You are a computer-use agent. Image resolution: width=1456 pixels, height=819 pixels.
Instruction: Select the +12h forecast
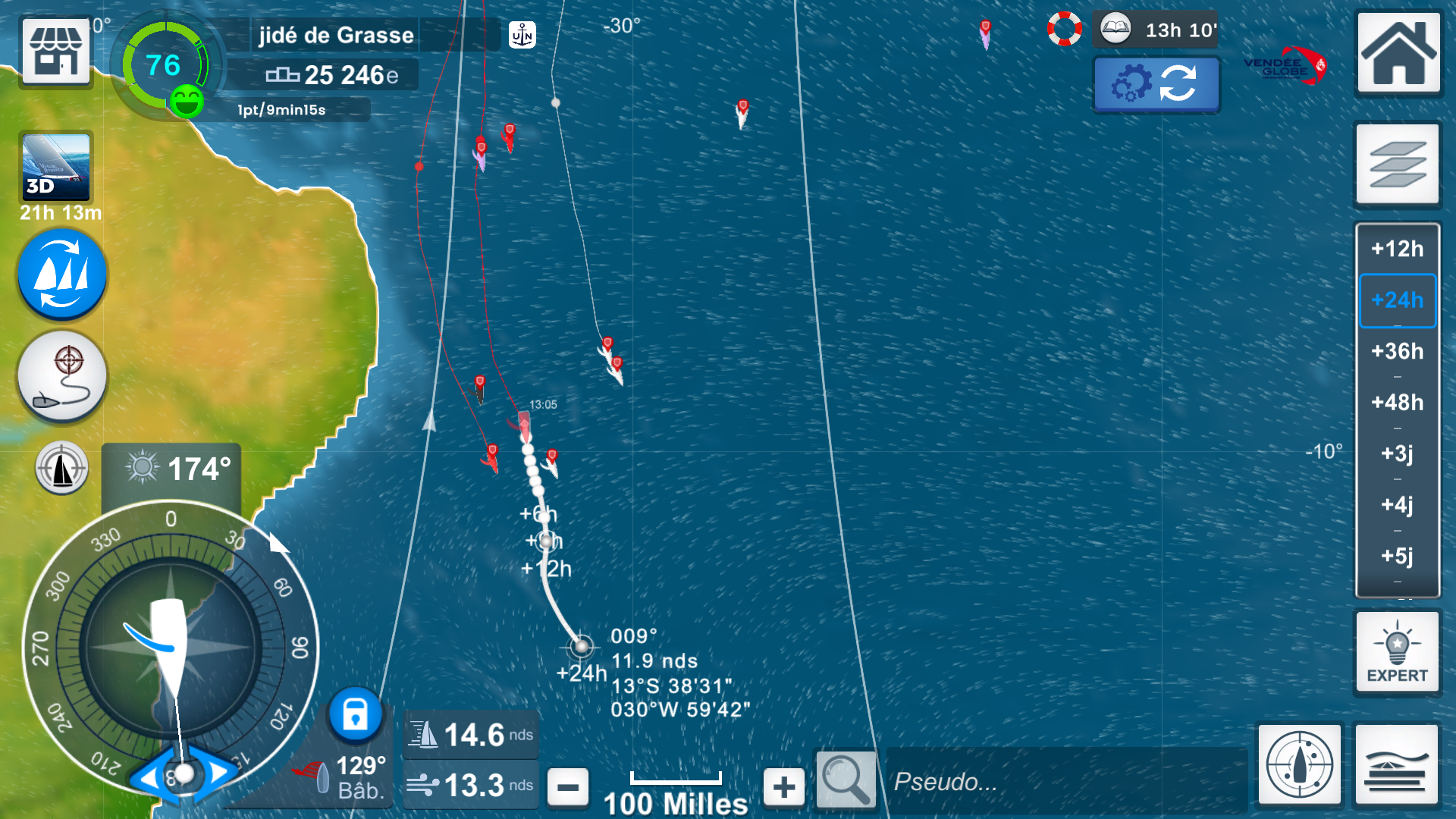click(x=1397, y=249)
